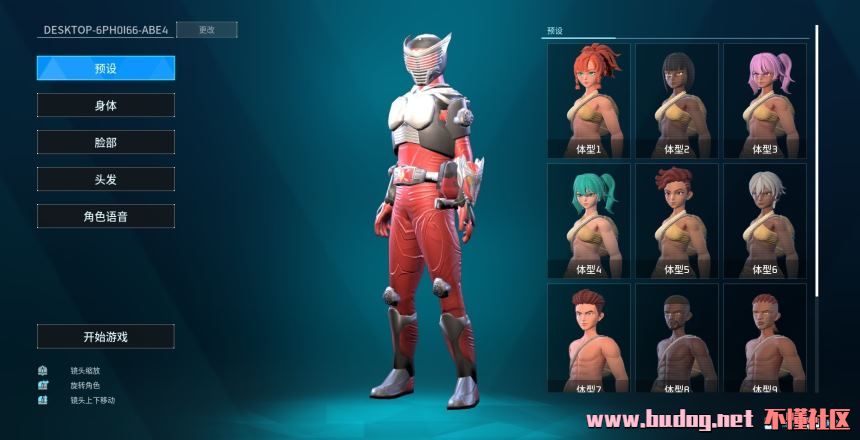Pick the 体型9 male preset
The height and width of the screenshot is (440, 860).
[x=764, y=338]
